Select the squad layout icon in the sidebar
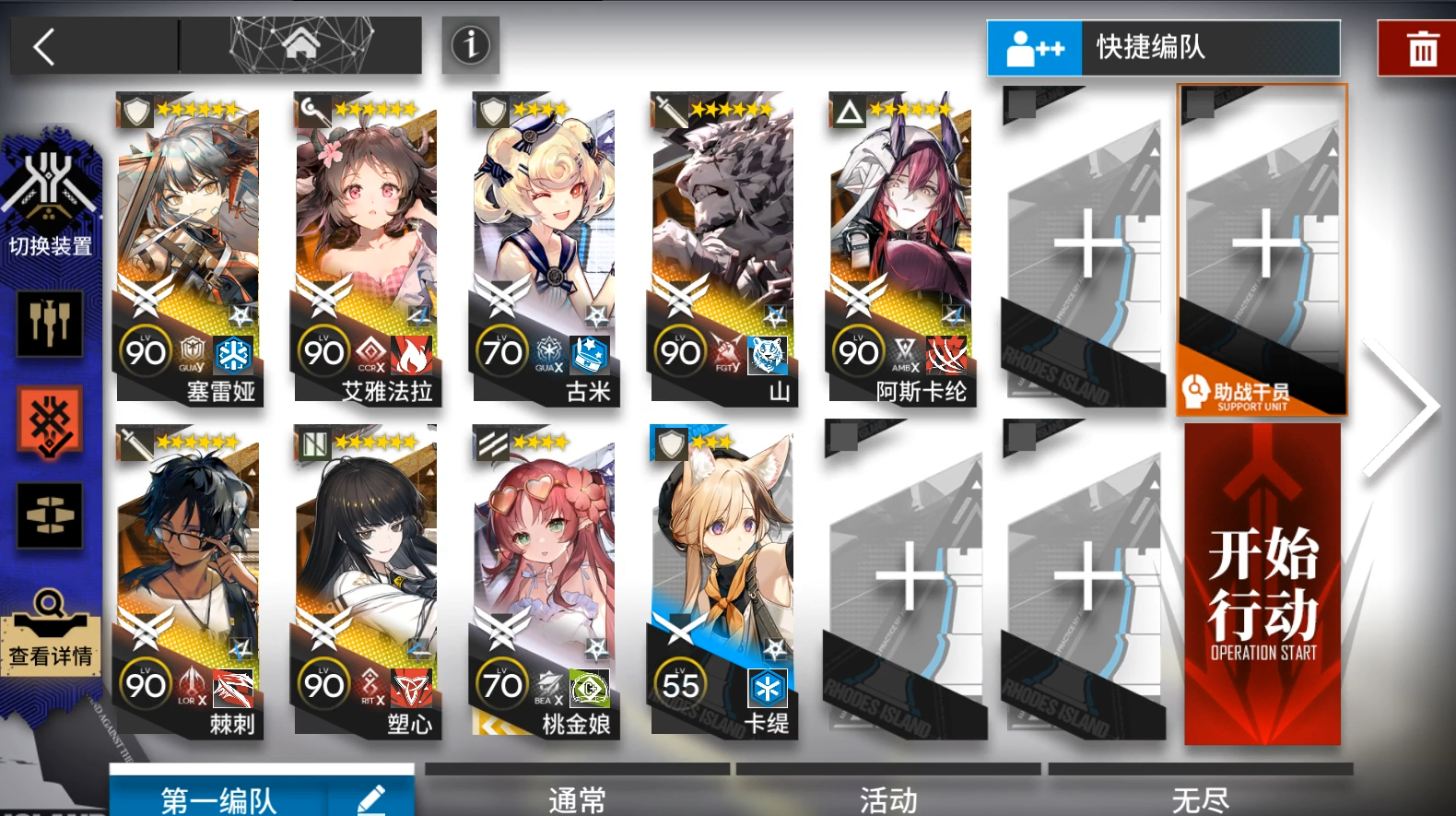This screenshot has height=816, width=1456. [50, 516]
